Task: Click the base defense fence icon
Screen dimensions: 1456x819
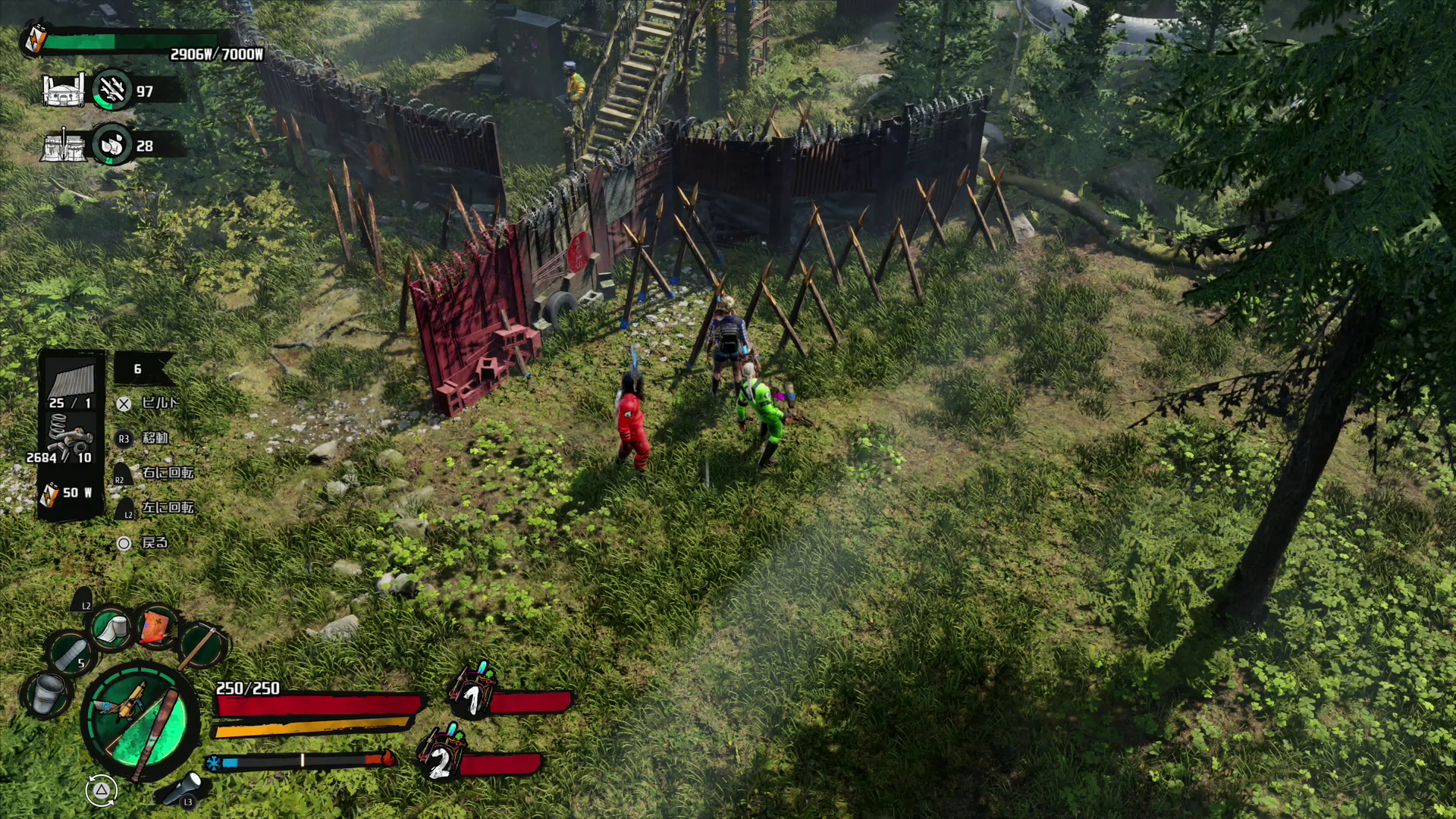Action: (x=64, y=91)
